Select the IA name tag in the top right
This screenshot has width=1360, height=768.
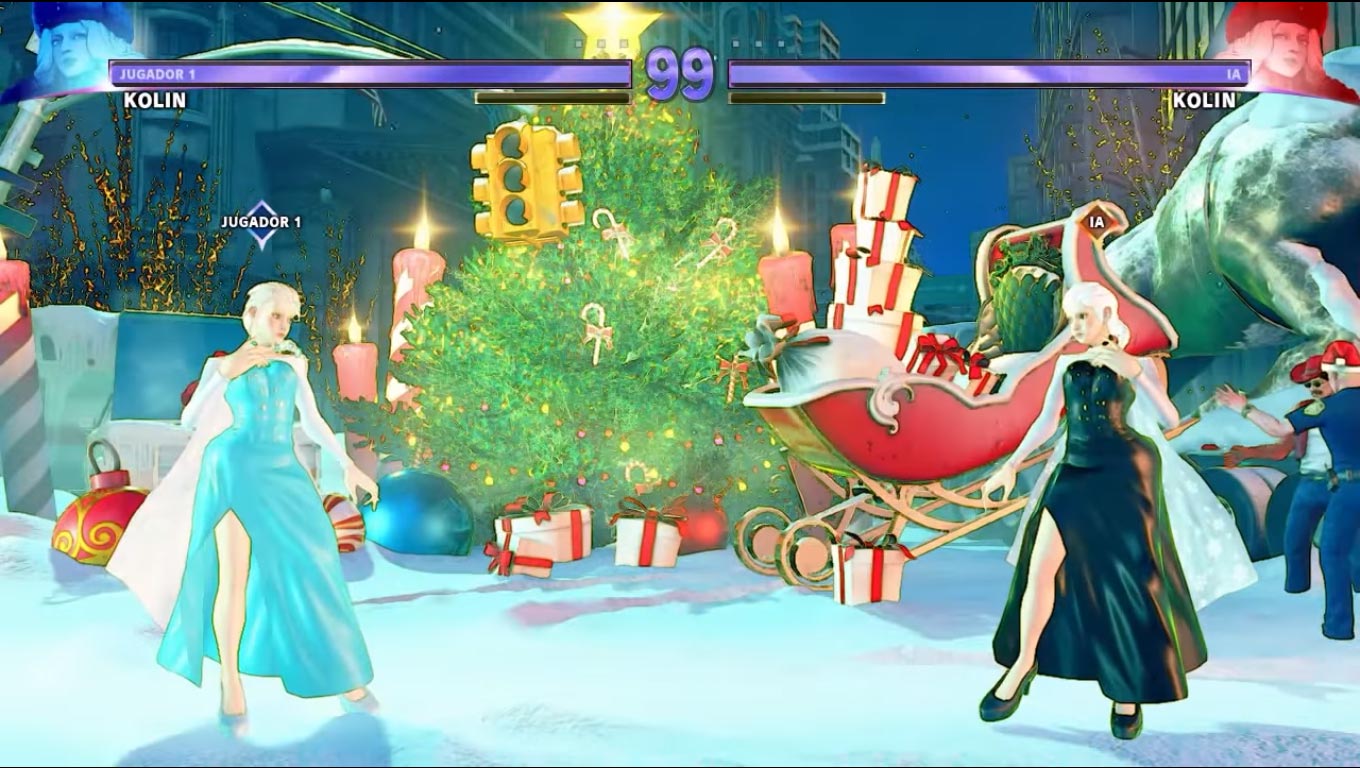tap(1232, 73)
